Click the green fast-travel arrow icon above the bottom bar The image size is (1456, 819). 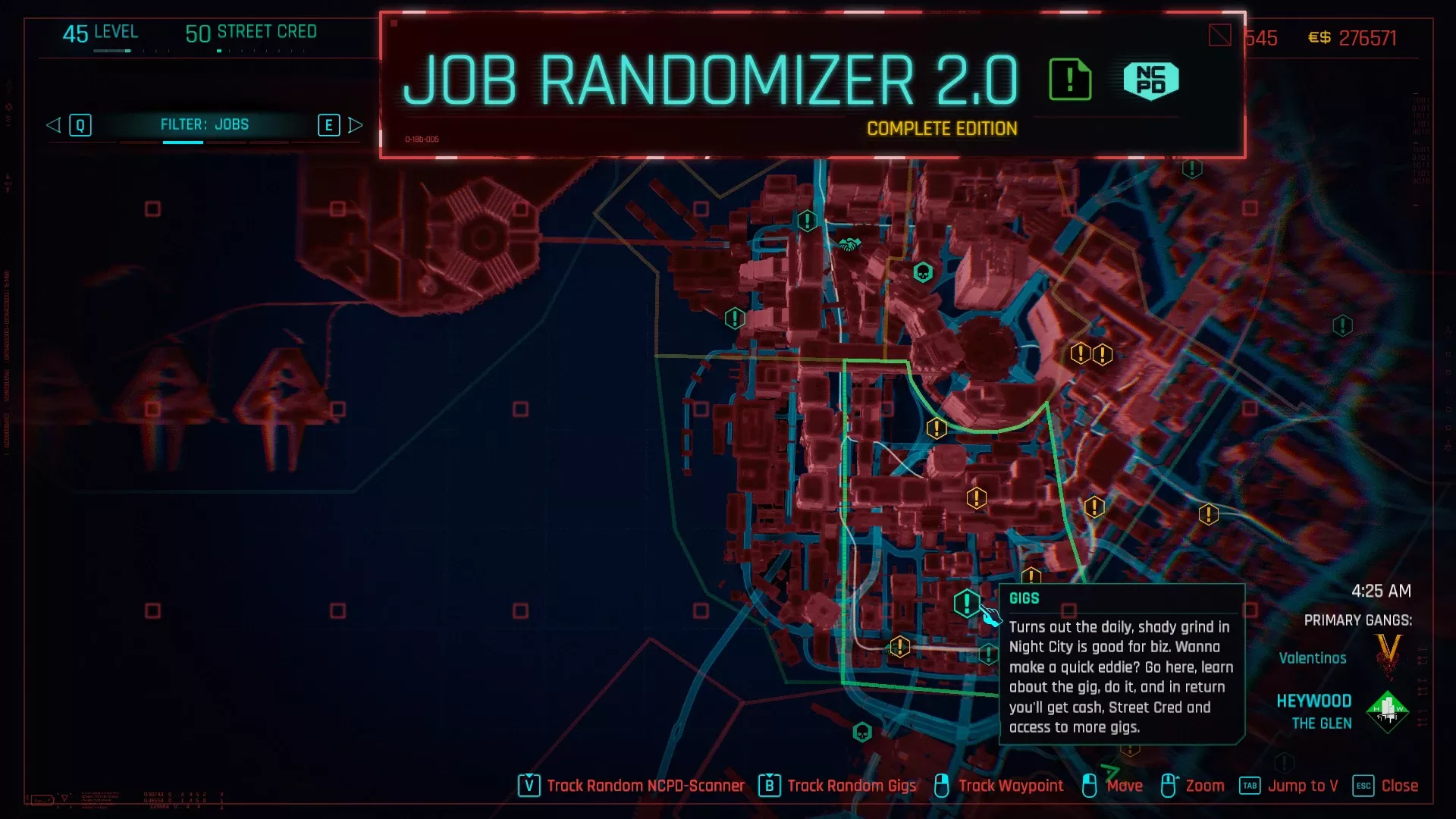click(x=1109, y=772)
